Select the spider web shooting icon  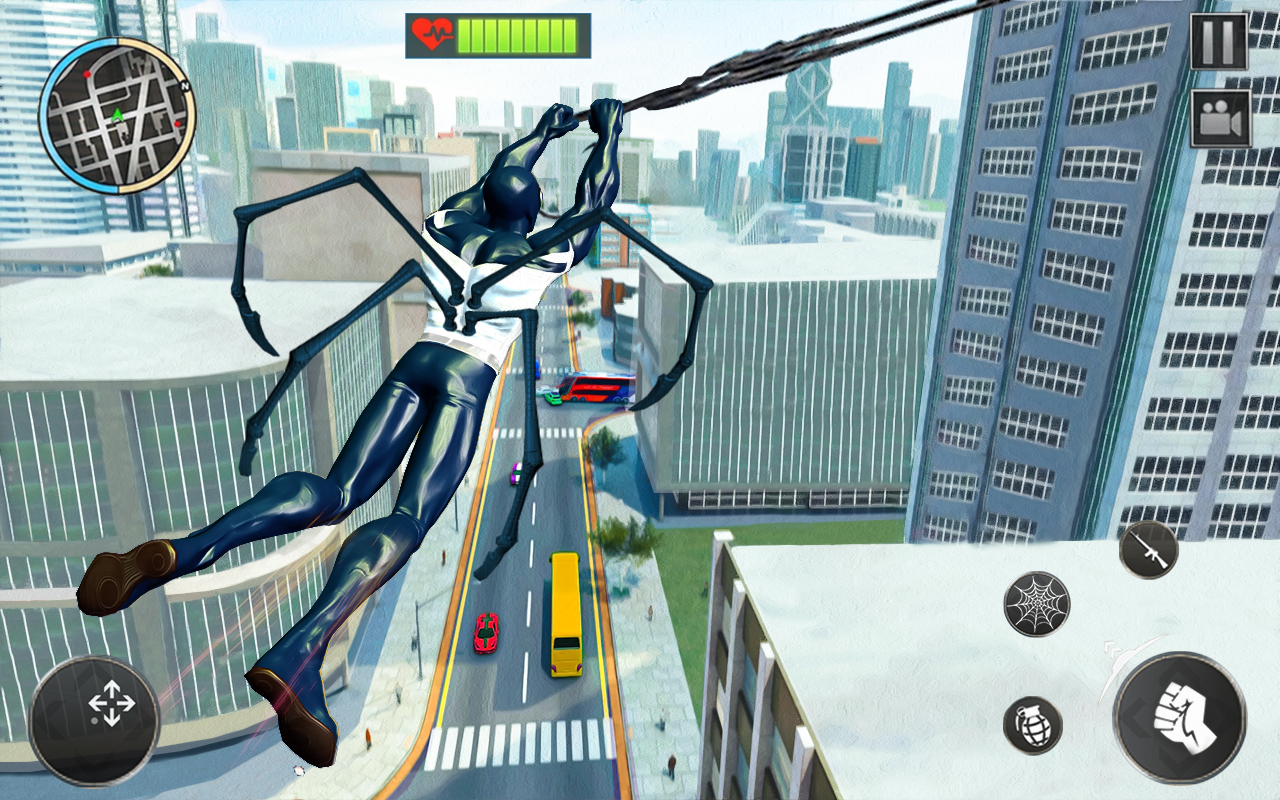click(1036, 601)
